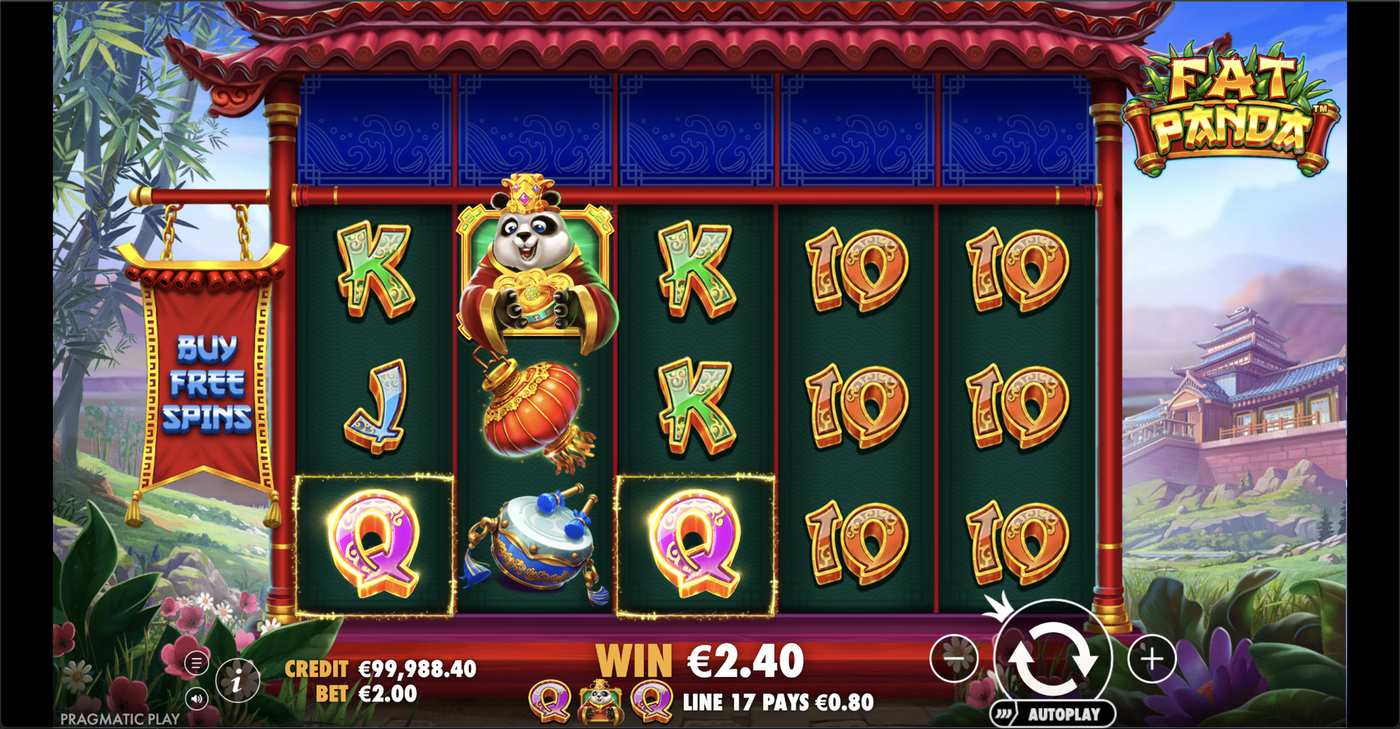Increase the bet with the plus button
This screenshot has width=1400, height=729.
click(1151, 658)
